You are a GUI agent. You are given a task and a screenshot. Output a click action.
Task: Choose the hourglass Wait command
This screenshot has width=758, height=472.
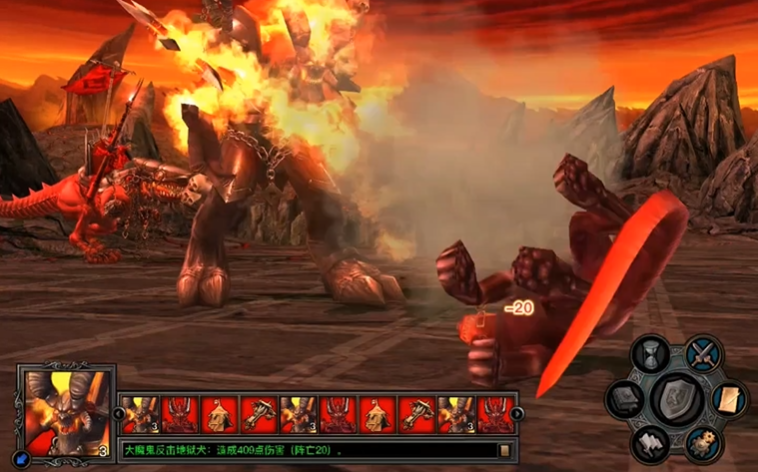[x=652, y=355]
